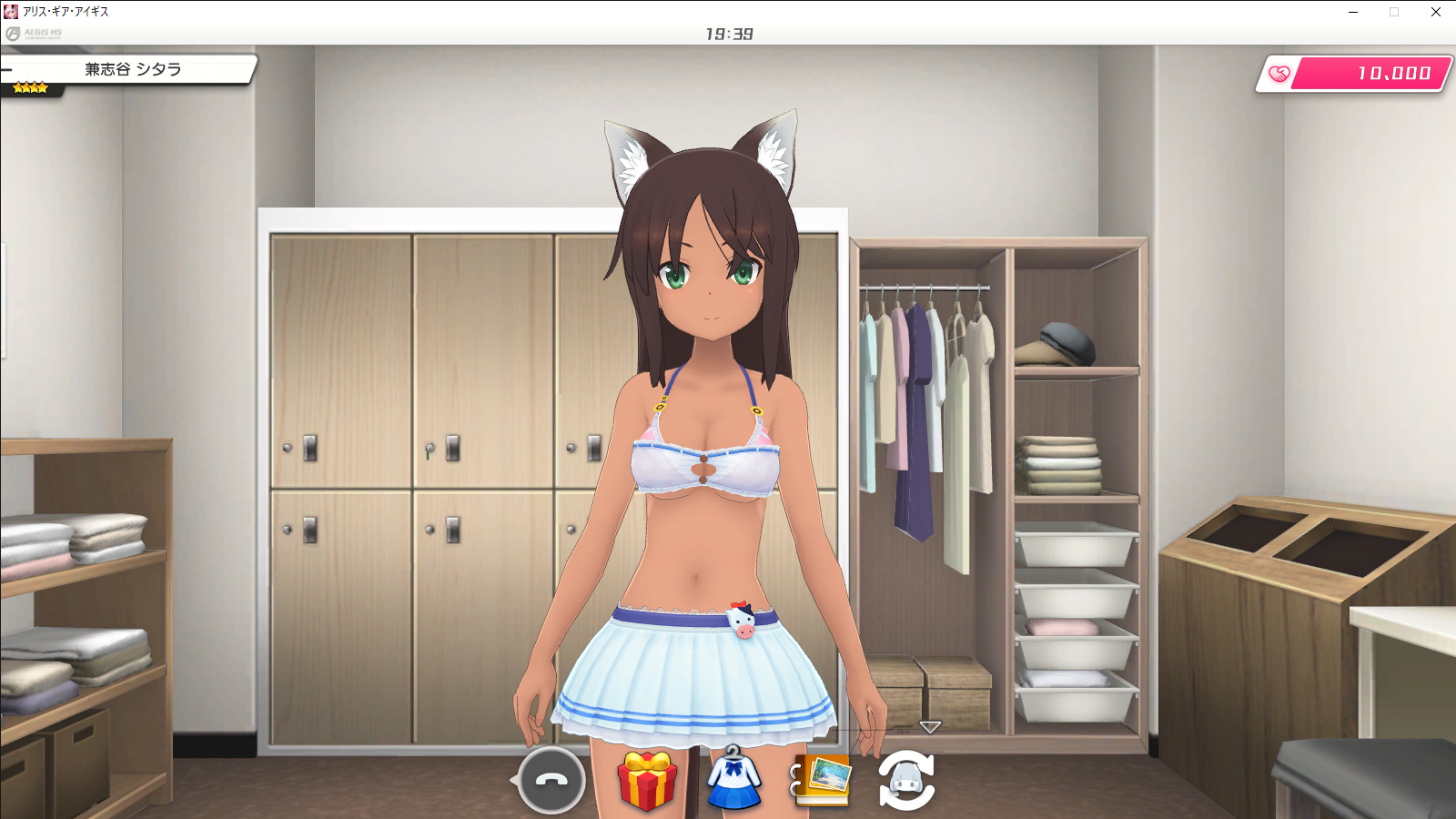
Task: Minimize the game window
Action: [1353, 12]
